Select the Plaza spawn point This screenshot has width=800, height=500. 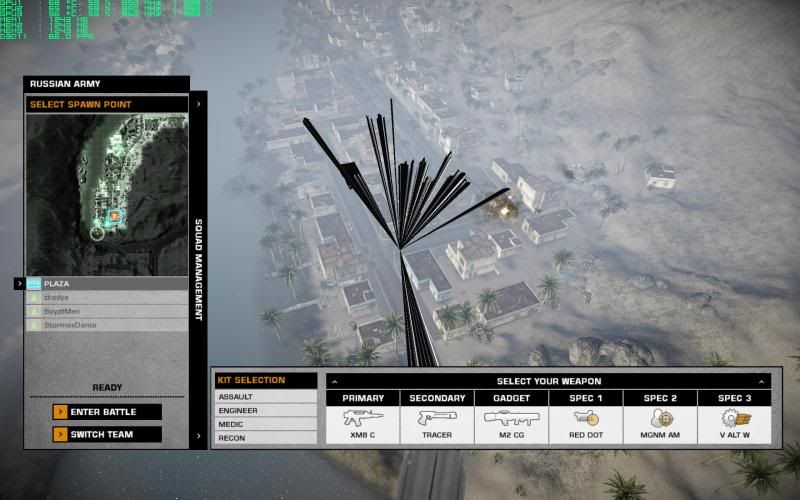[x=106, y=284]
